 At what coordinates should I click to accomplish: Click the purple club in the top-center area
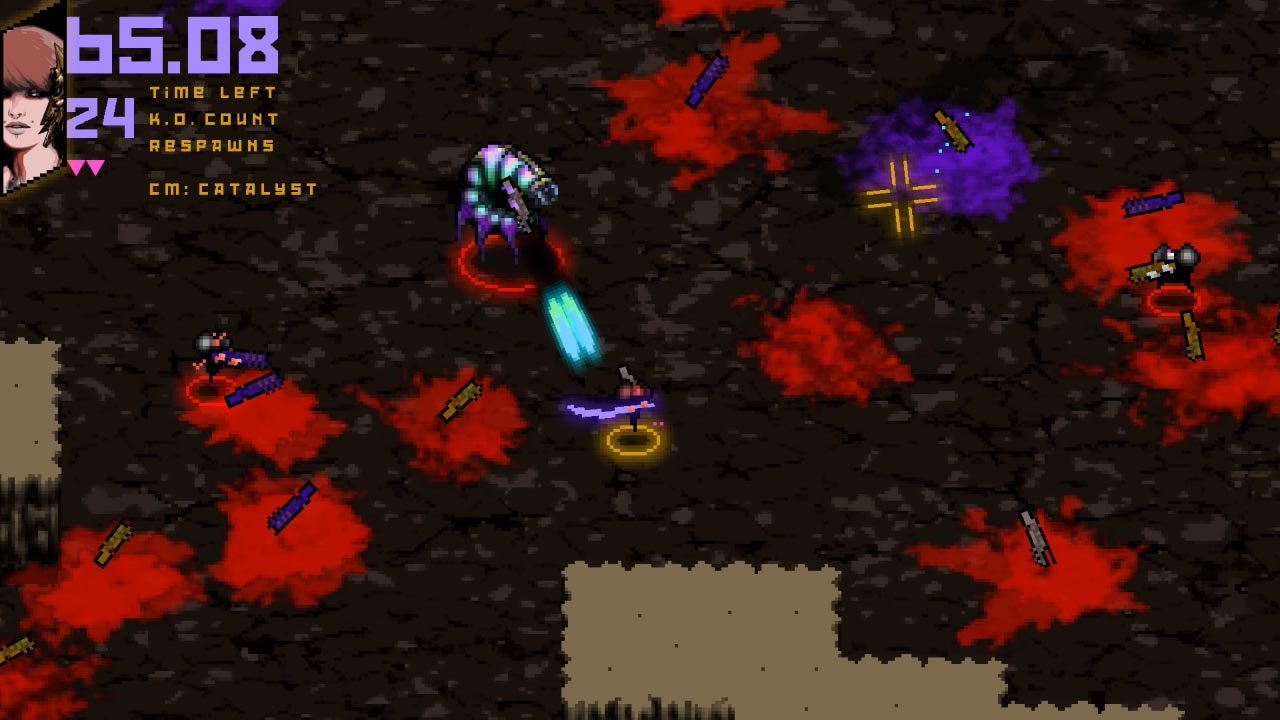click(707, 80)
